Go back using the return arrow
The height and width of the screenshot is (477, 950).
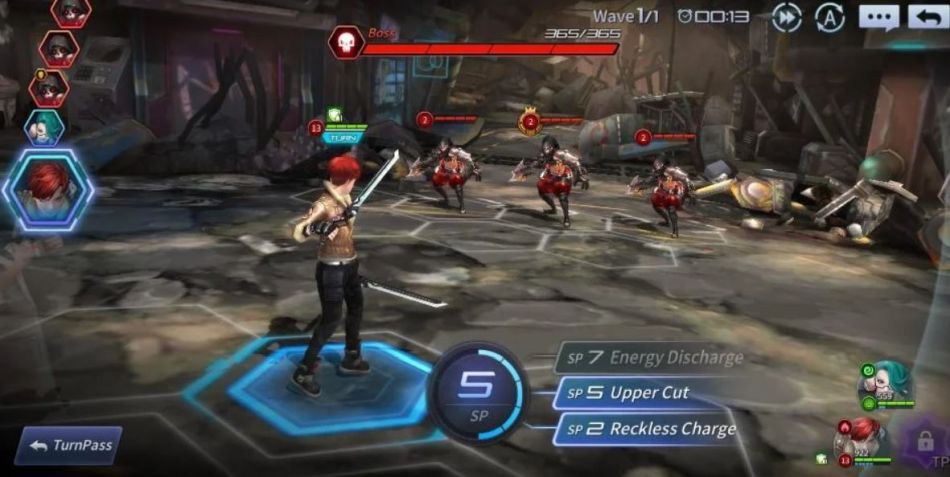927,17
